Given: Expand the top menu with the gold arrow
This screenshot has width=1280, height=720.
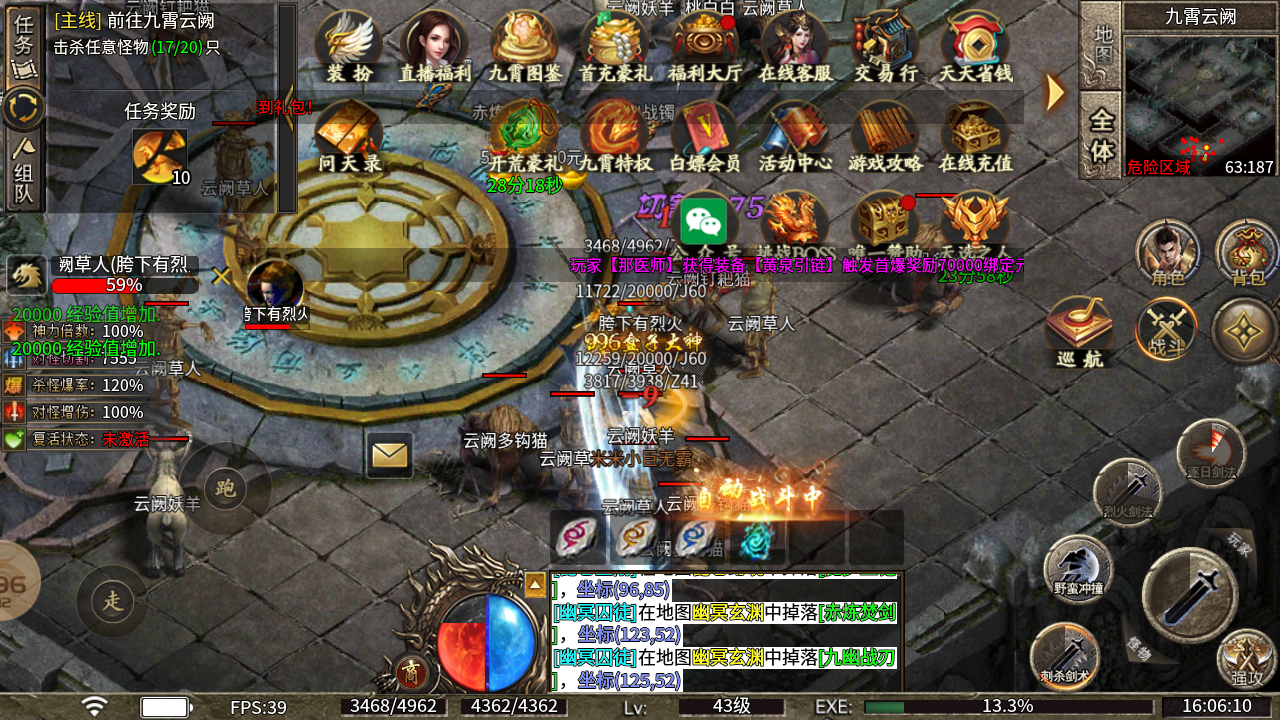Looking at the screenshot, I should [x=1054, y=92].
